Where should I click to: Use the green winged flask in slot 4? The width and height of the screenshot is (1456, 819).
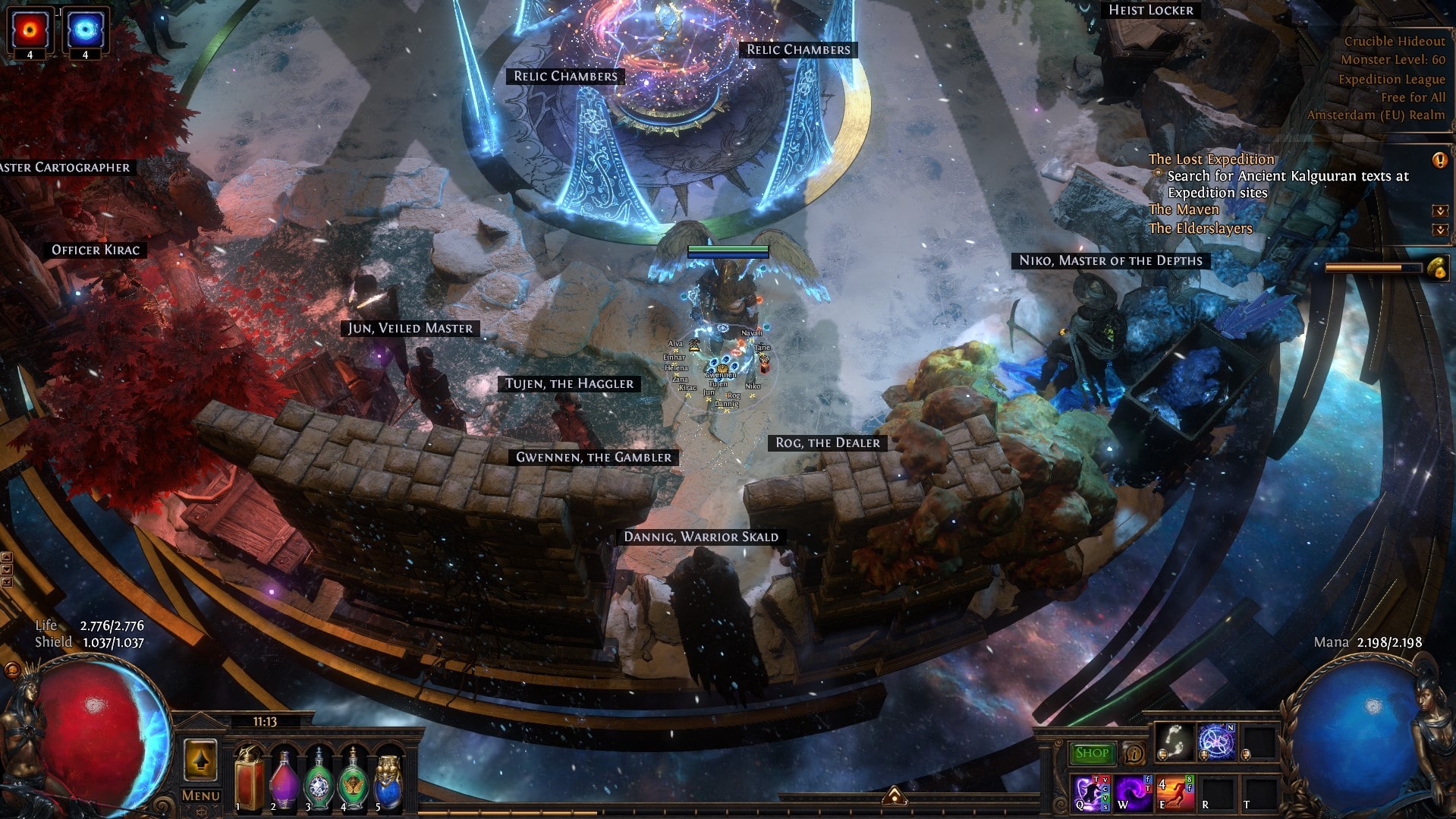[353, 778]
